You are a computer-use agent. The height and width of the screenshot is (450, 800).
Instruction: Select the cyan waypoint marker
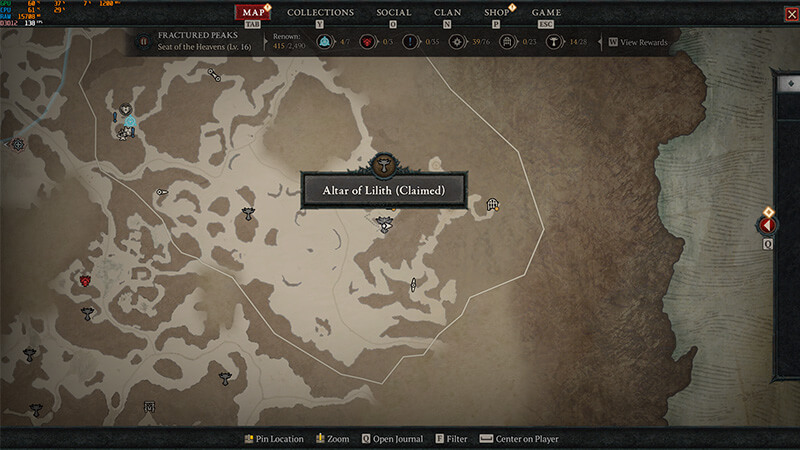[x=130, y=122]
